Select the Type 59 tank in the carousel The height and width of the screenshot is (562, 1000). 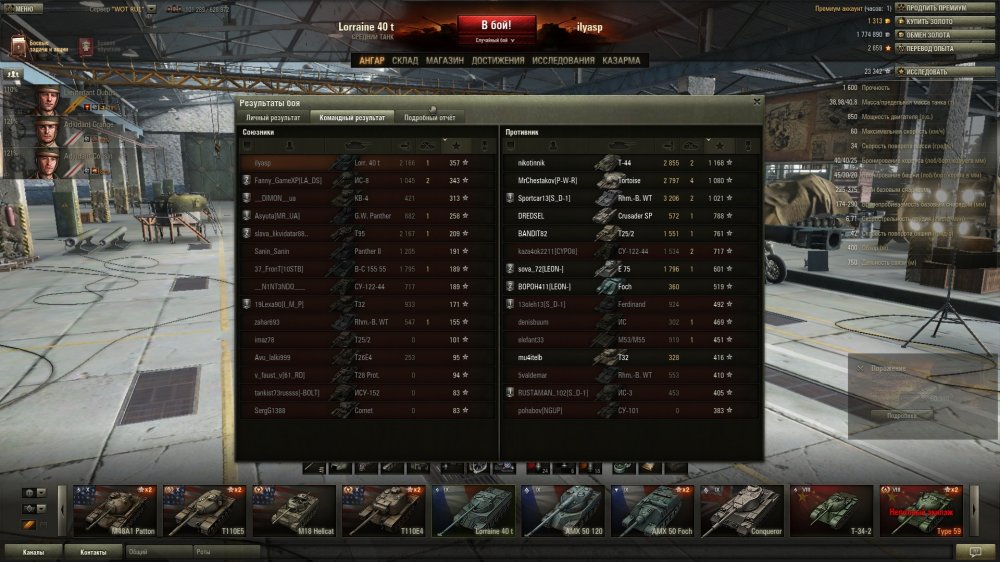(920, 511)
